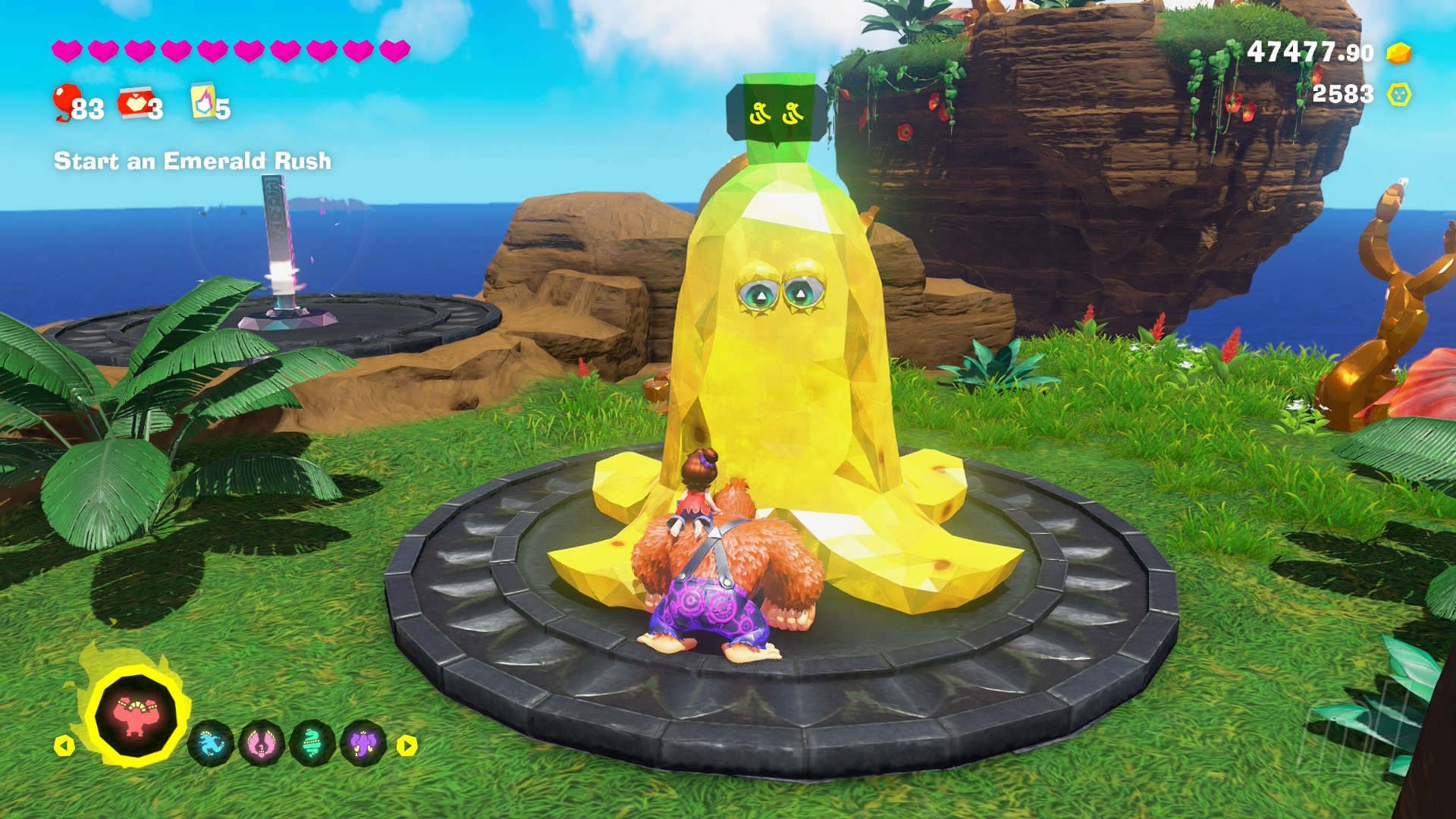Select the red Kong Bananza transformation icon
The height and width of the screenshot is (819, 1456).
(x=136, y=714)
